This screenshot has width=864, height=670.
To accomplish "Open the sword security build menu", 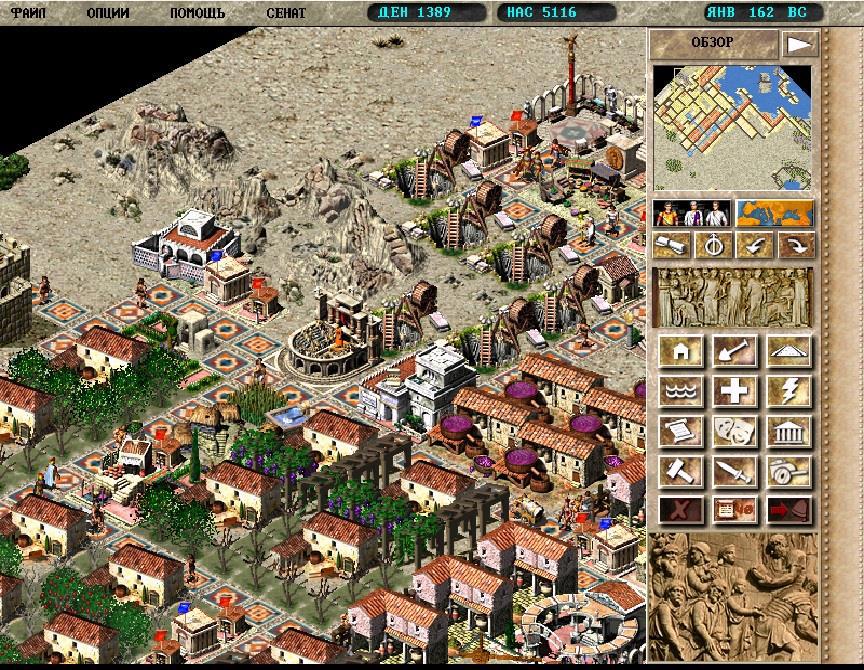I will [x=735, y=470].
